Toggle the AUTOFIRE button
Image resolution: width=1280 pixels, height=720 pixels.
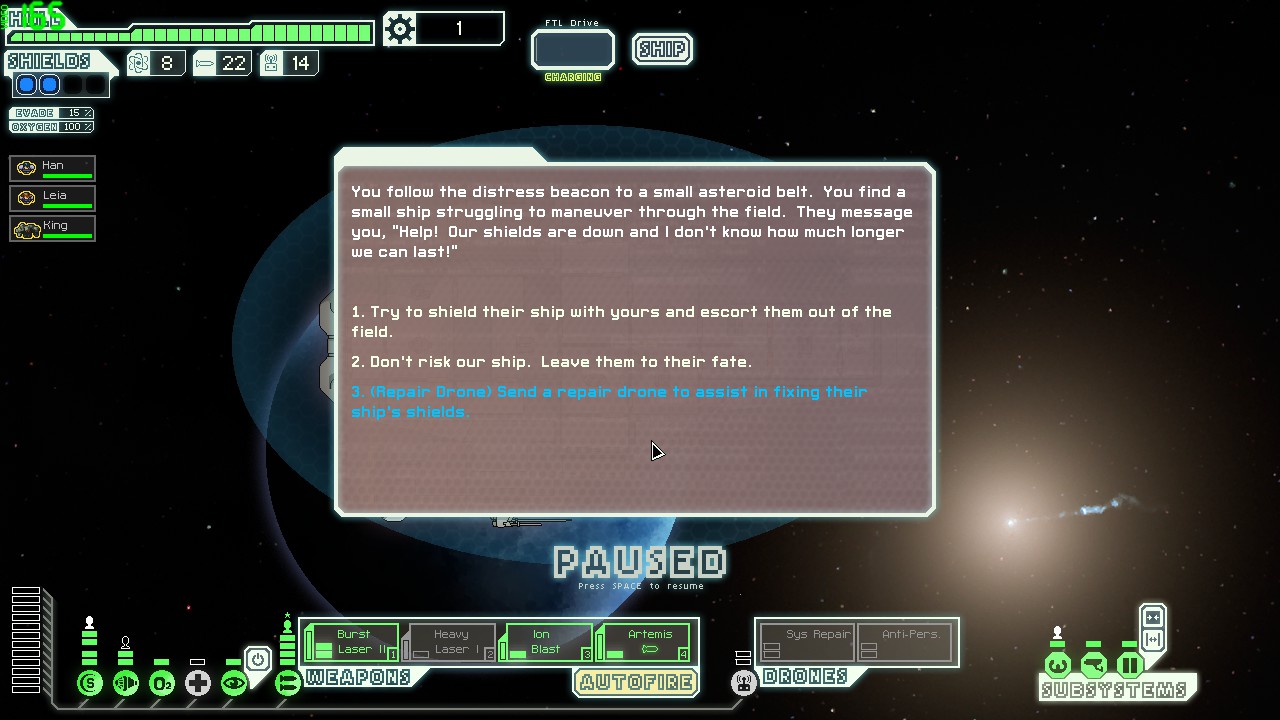click(x=636, y=683)
